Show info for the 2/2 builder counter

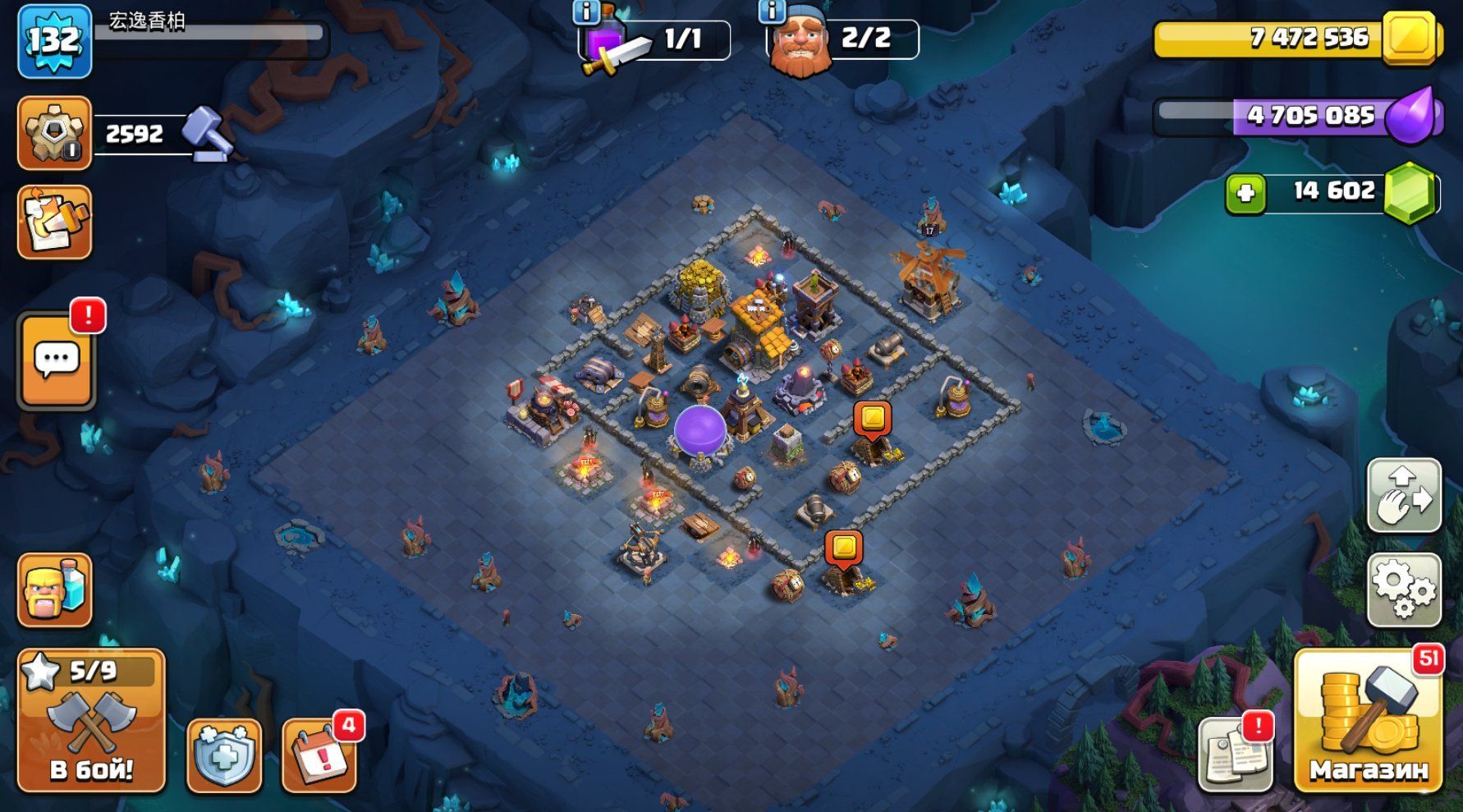pyautogui.click(x=771, y=11)
